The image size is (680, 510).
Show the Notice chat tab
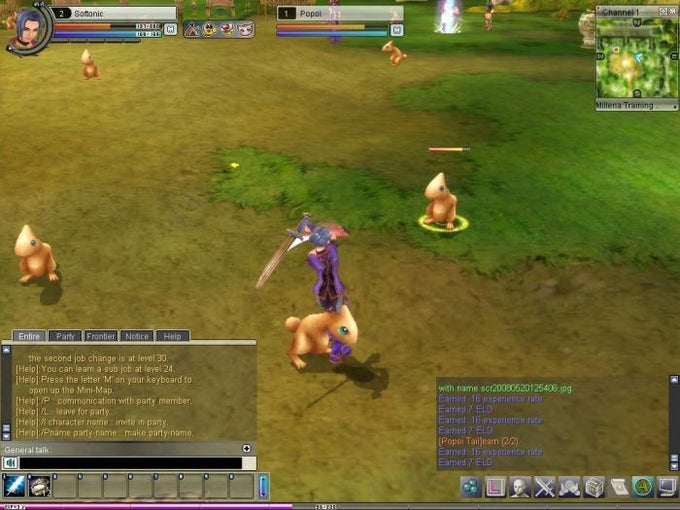coord(136,336)
